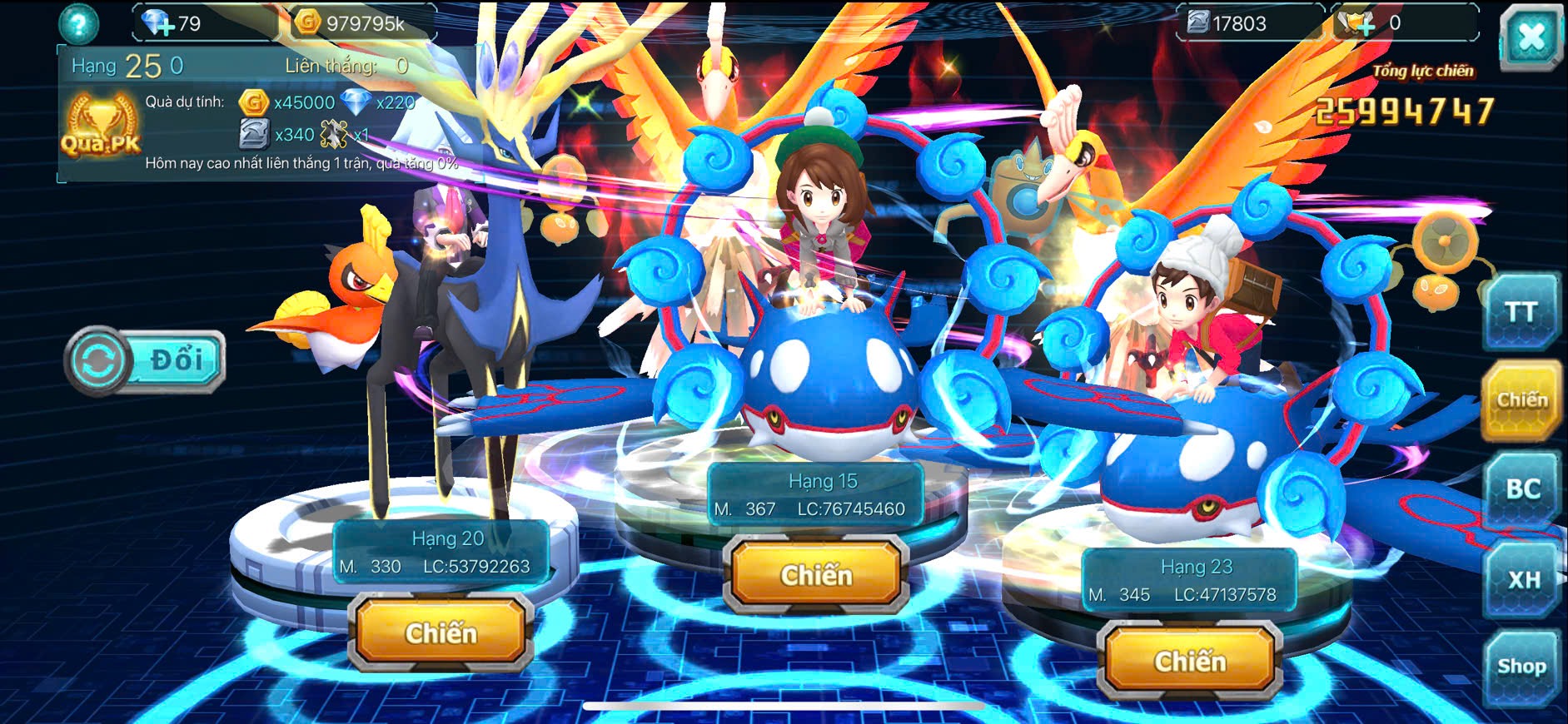Challenge the Hạng 15 opponent with Chiến
The height and width of the screenshot is (724, 1568).
coord(816,575)
